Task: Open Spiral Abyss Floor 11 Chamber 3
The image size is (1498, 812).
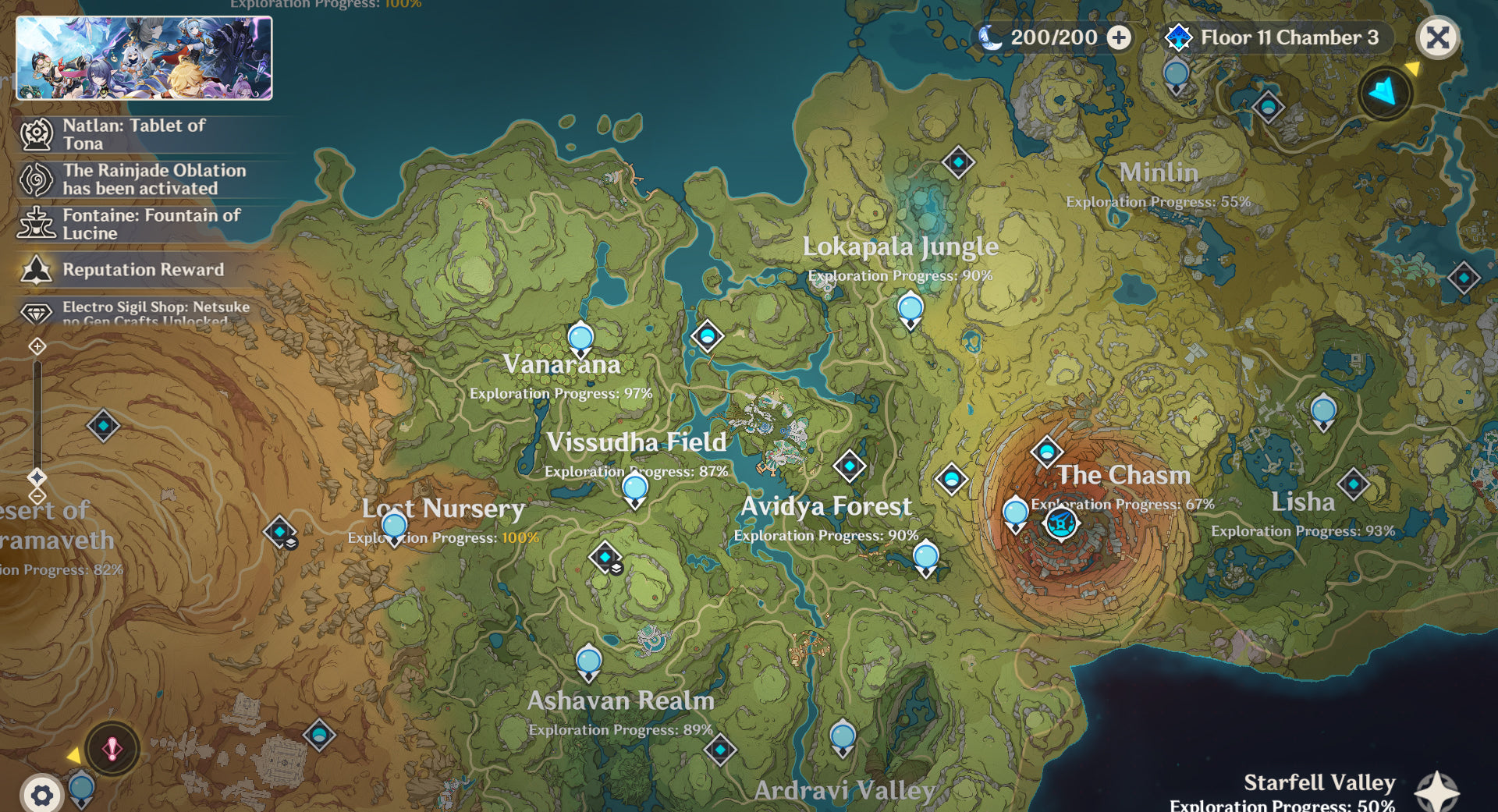Action: pyautogui.click(x=1275, y=37)
